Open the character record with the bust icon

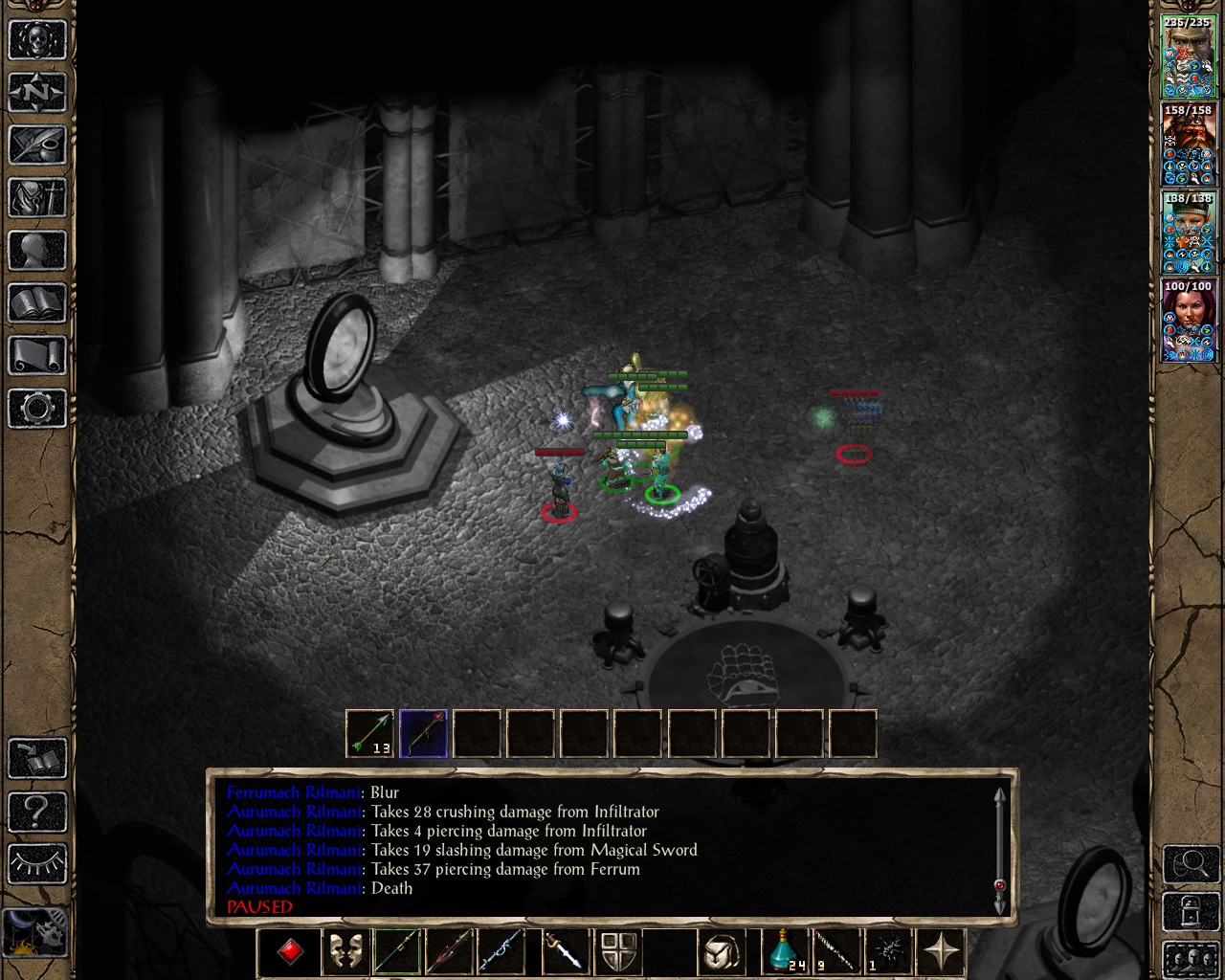pos(37,251)
